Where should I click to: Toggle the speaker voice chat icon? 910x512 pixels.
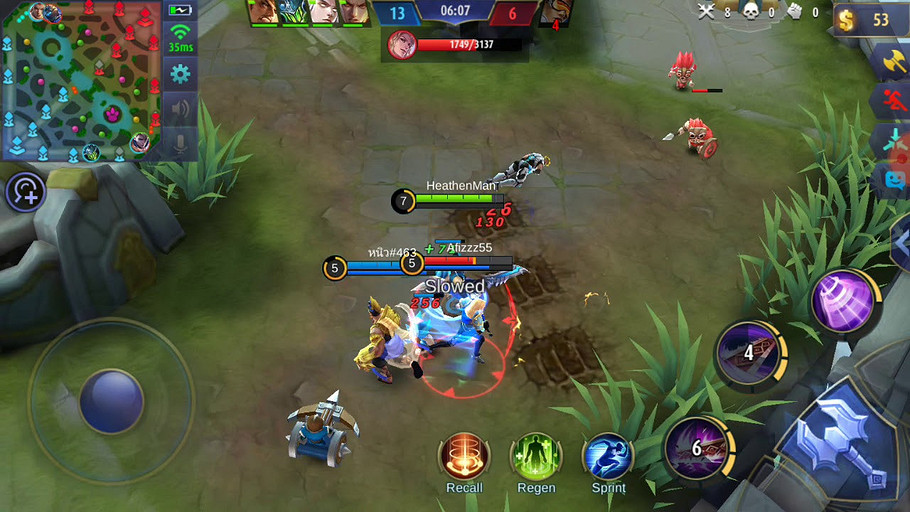[180, 108]
